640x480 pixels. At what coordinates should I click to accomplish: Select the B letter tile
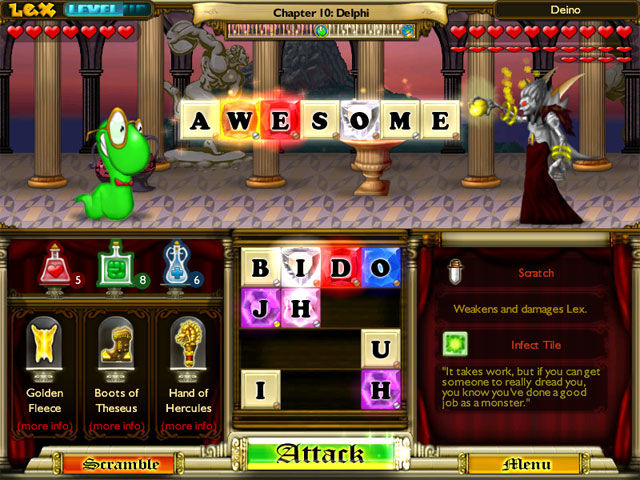[x=260, y=268]
